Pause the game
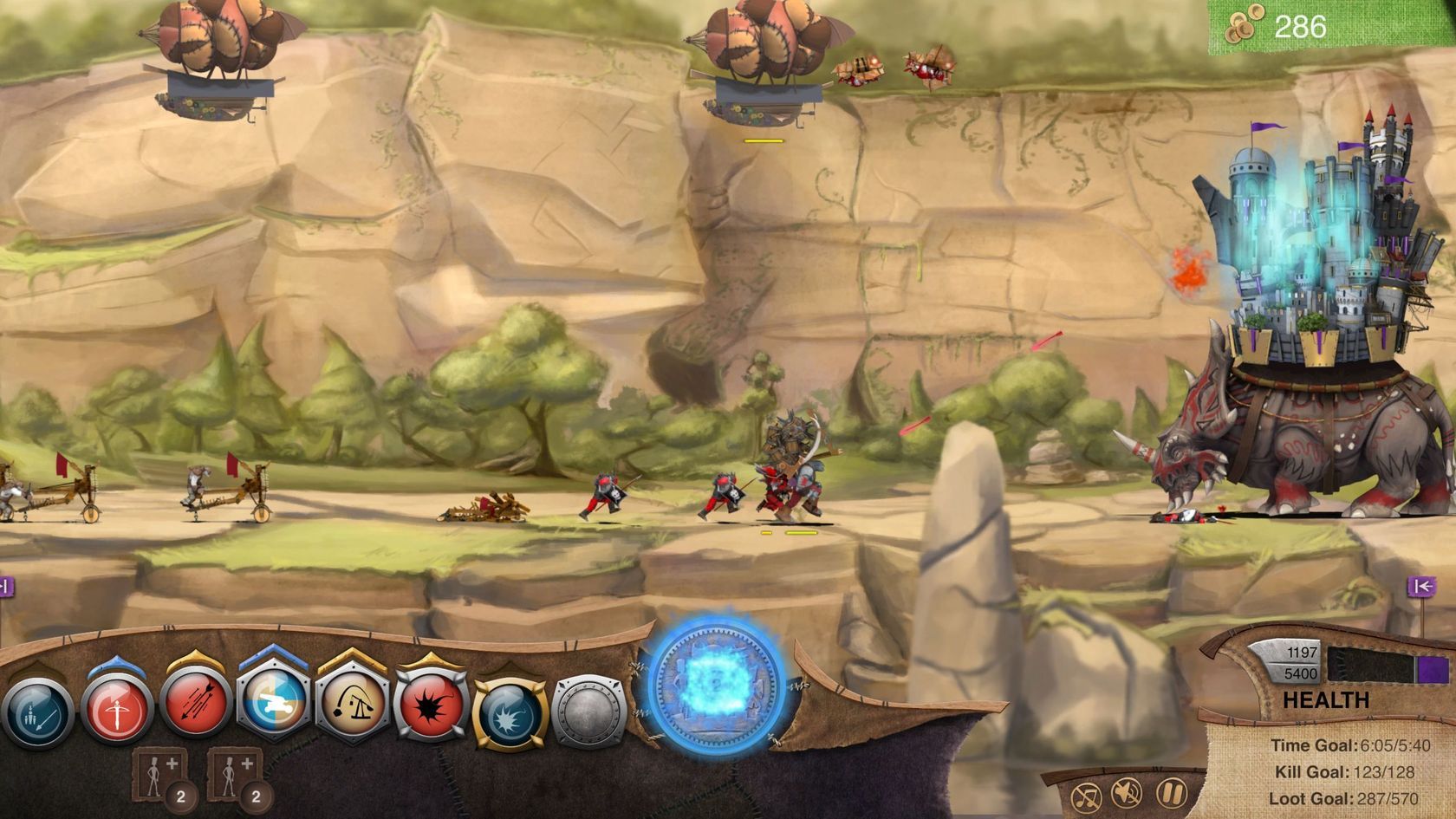The width and height of the screenshot is (1456, 819). pos(1170,792)
